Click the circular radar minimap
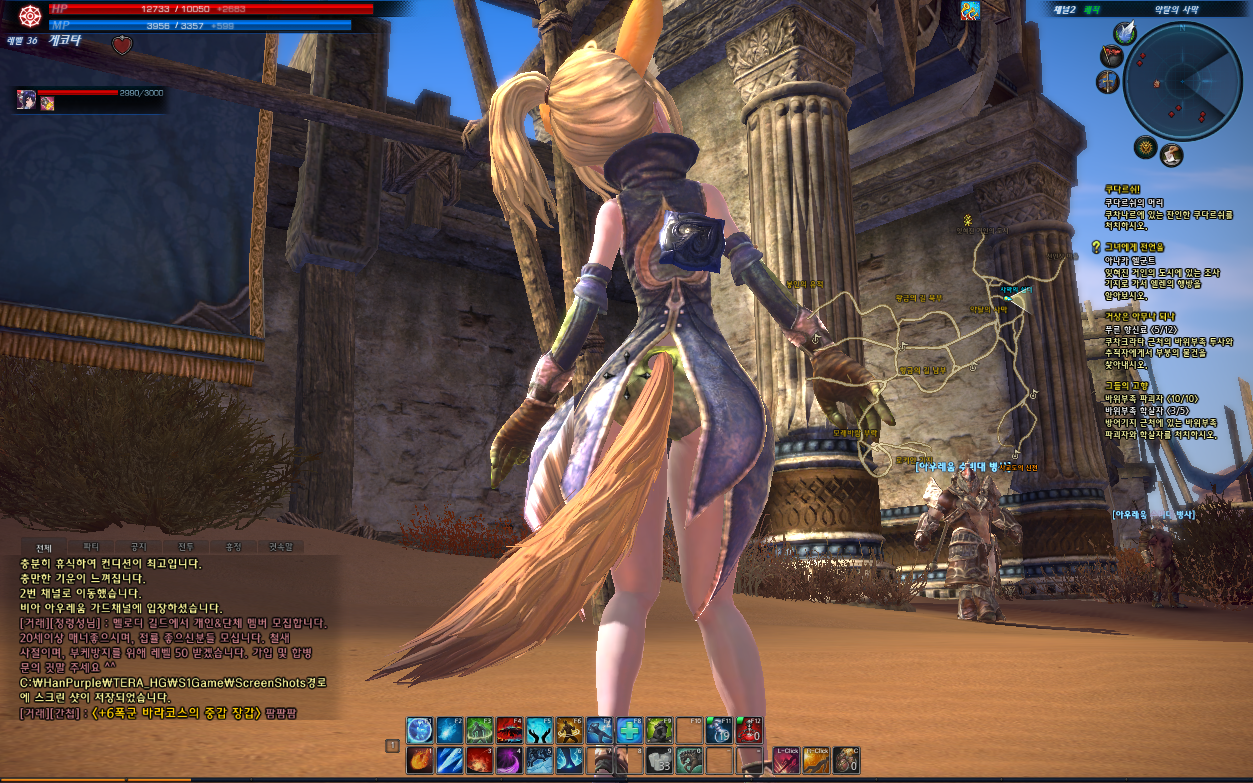Screen dimensions: 1253x783 pos(1183,82)
